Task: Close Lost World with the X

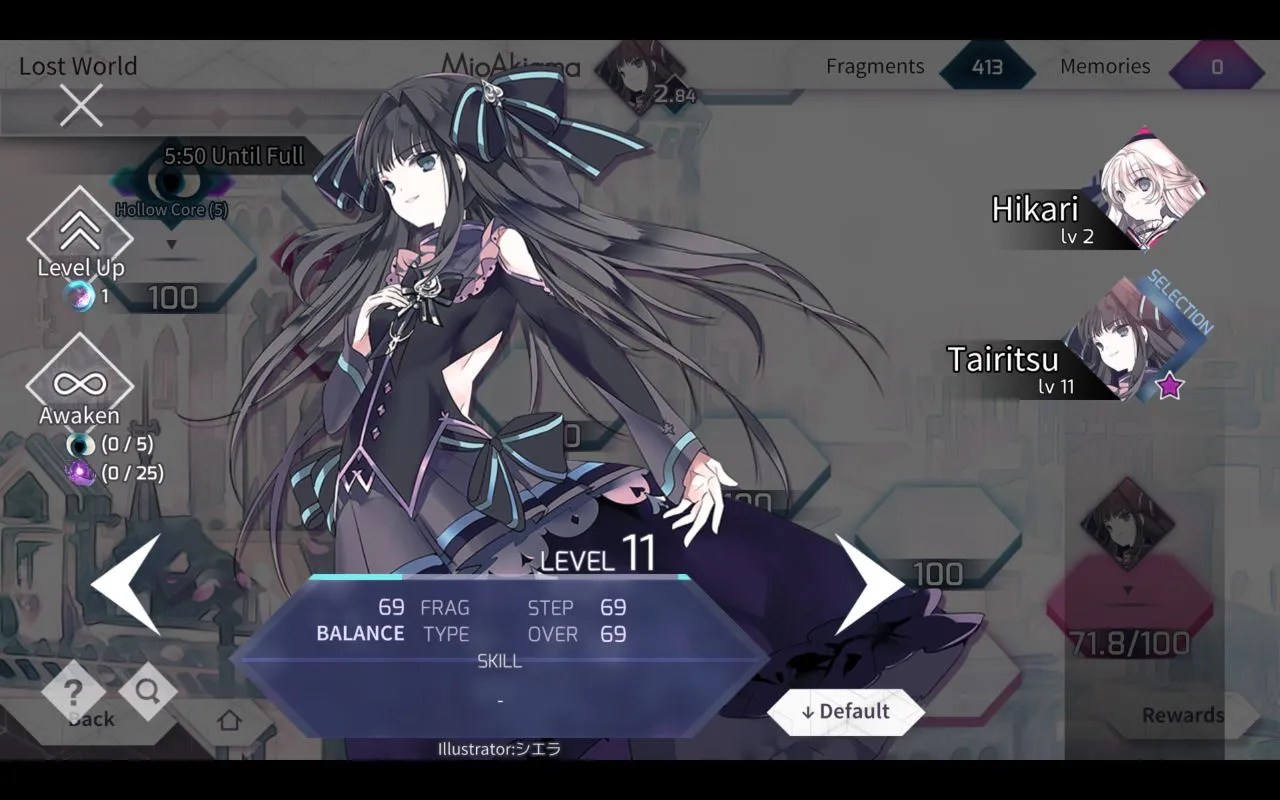Action: pyautogui.click(x=80, y=104)
